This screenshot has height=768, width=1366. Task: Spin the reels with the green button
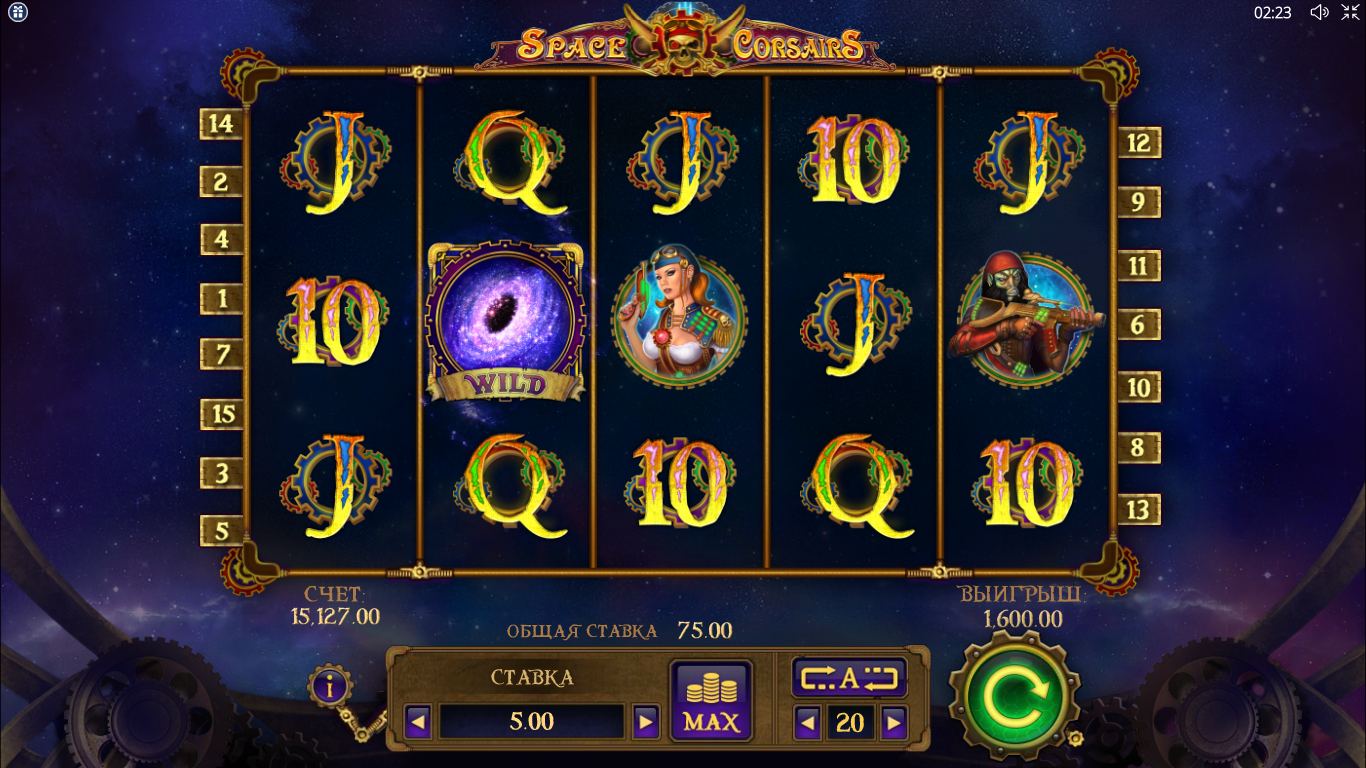[x=1013, y=696]
